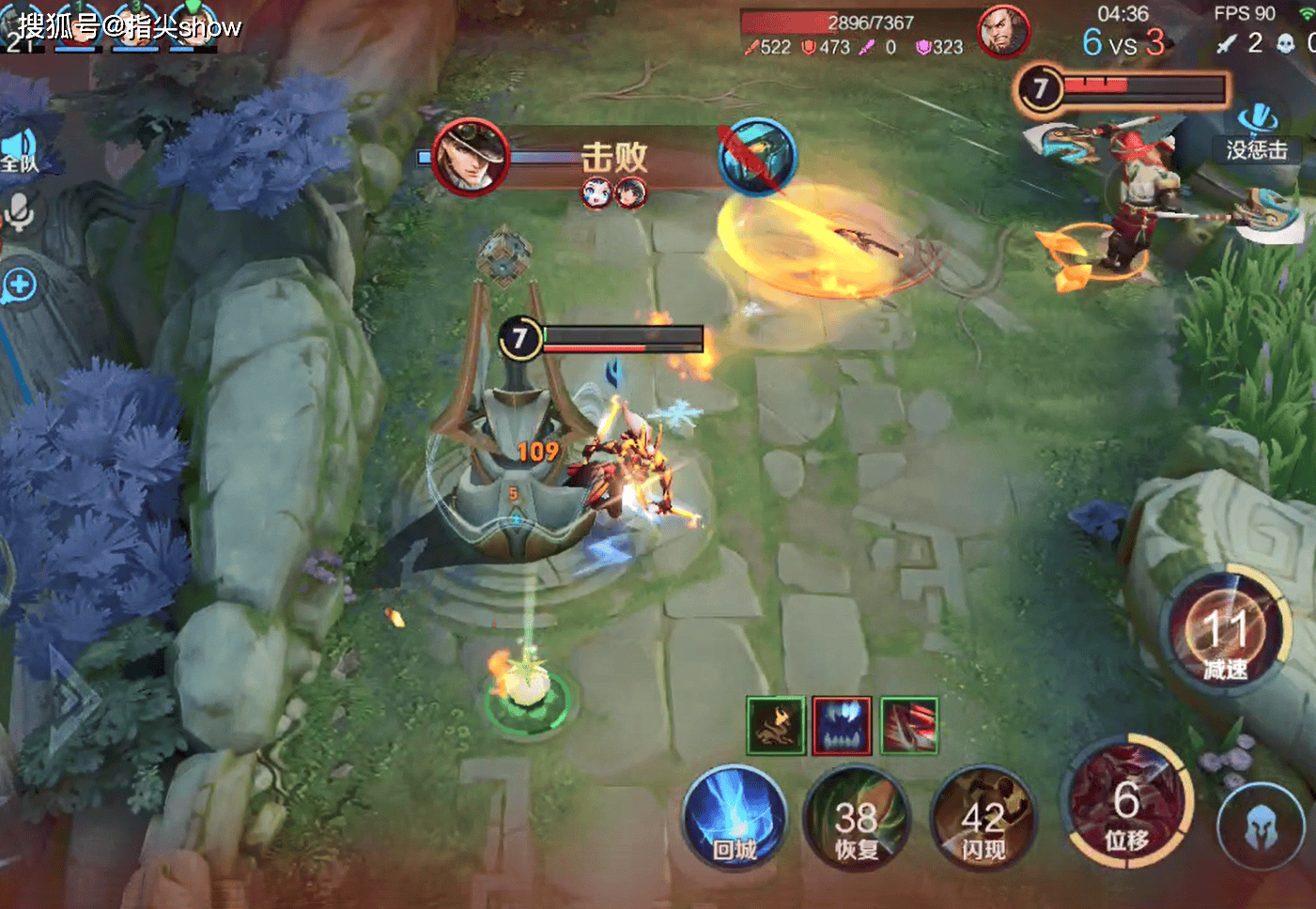
Task: Select the golden beast equipment icon
Action: (x=776, y=725)
